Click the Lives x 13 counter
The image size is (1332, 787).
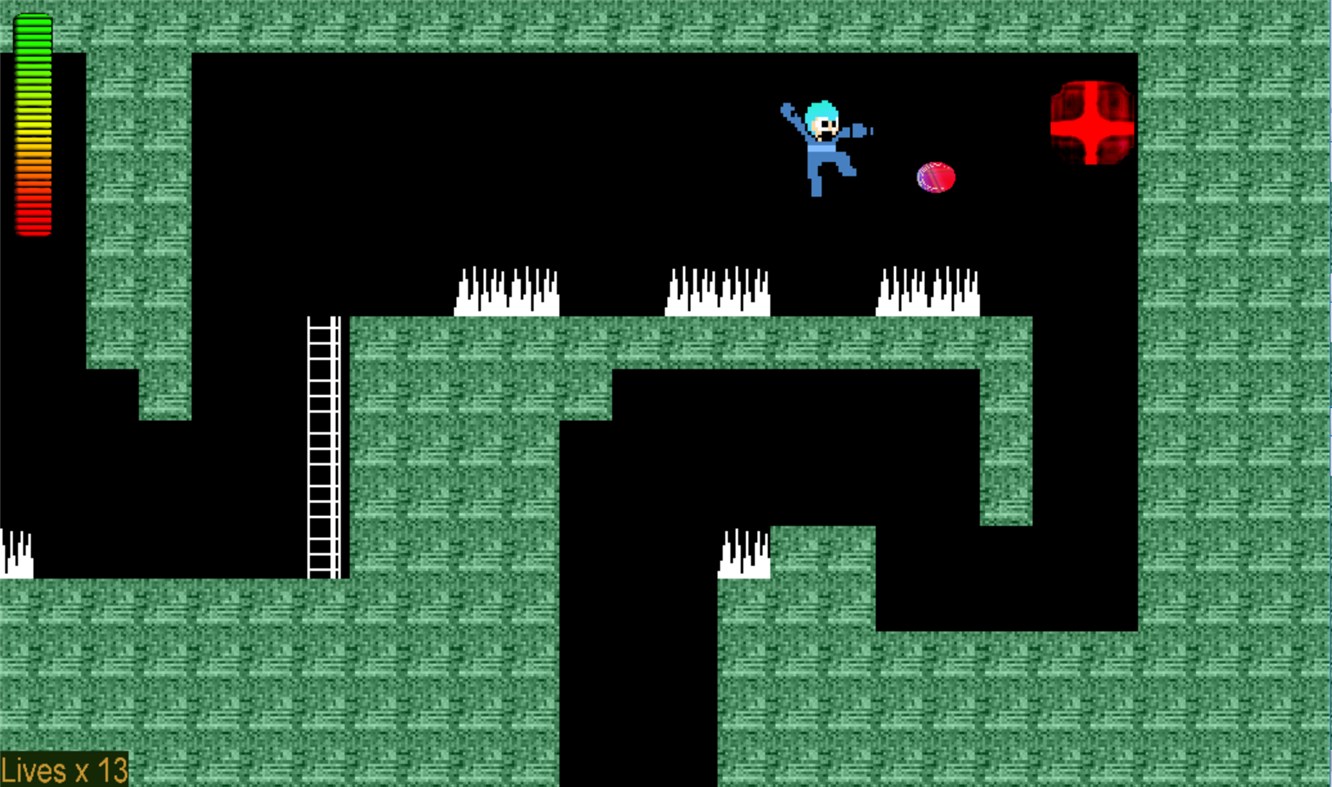coord(63,770)
